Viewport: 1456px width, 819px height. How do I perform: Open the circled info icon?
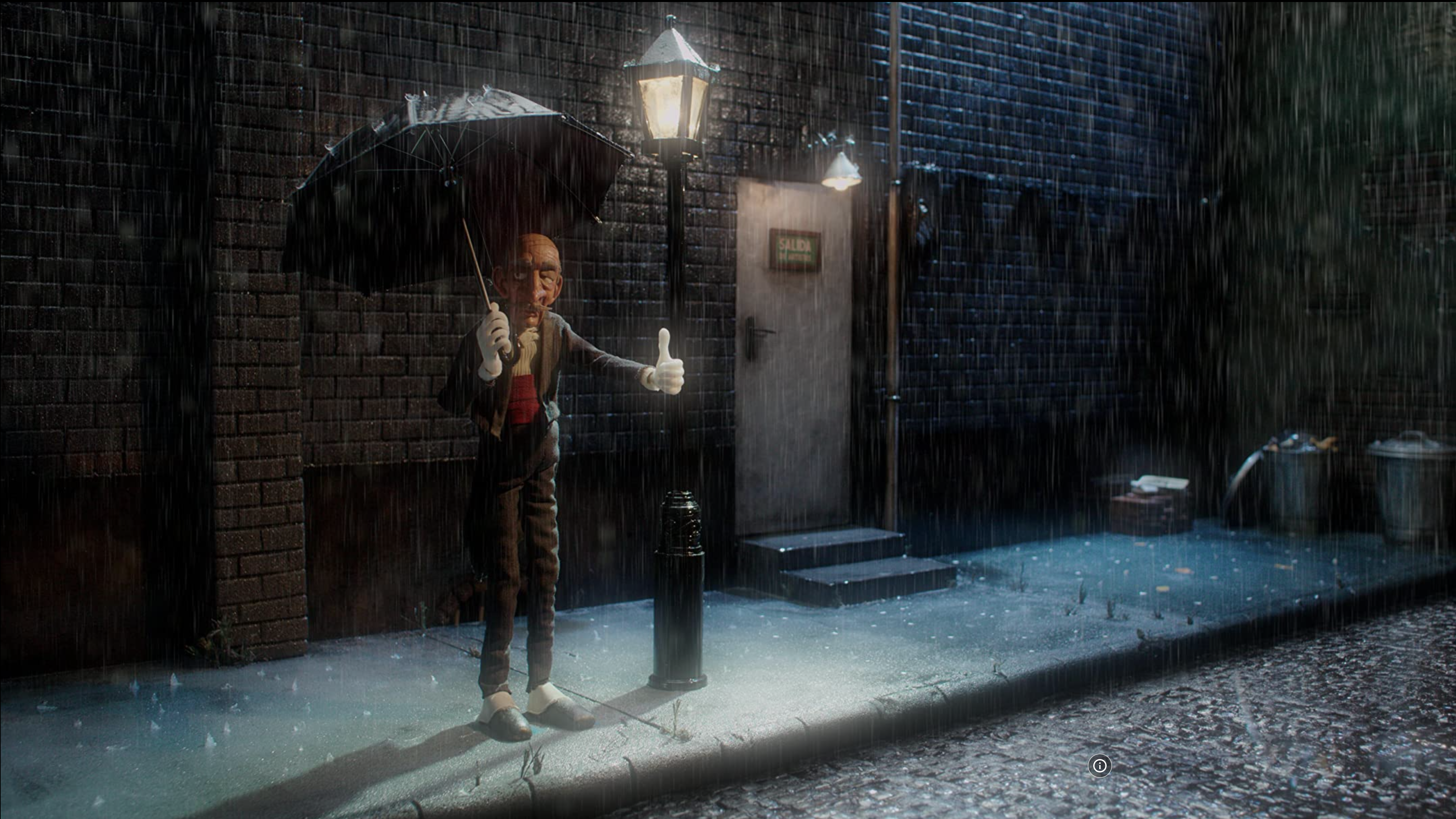tap(1099, 765)
